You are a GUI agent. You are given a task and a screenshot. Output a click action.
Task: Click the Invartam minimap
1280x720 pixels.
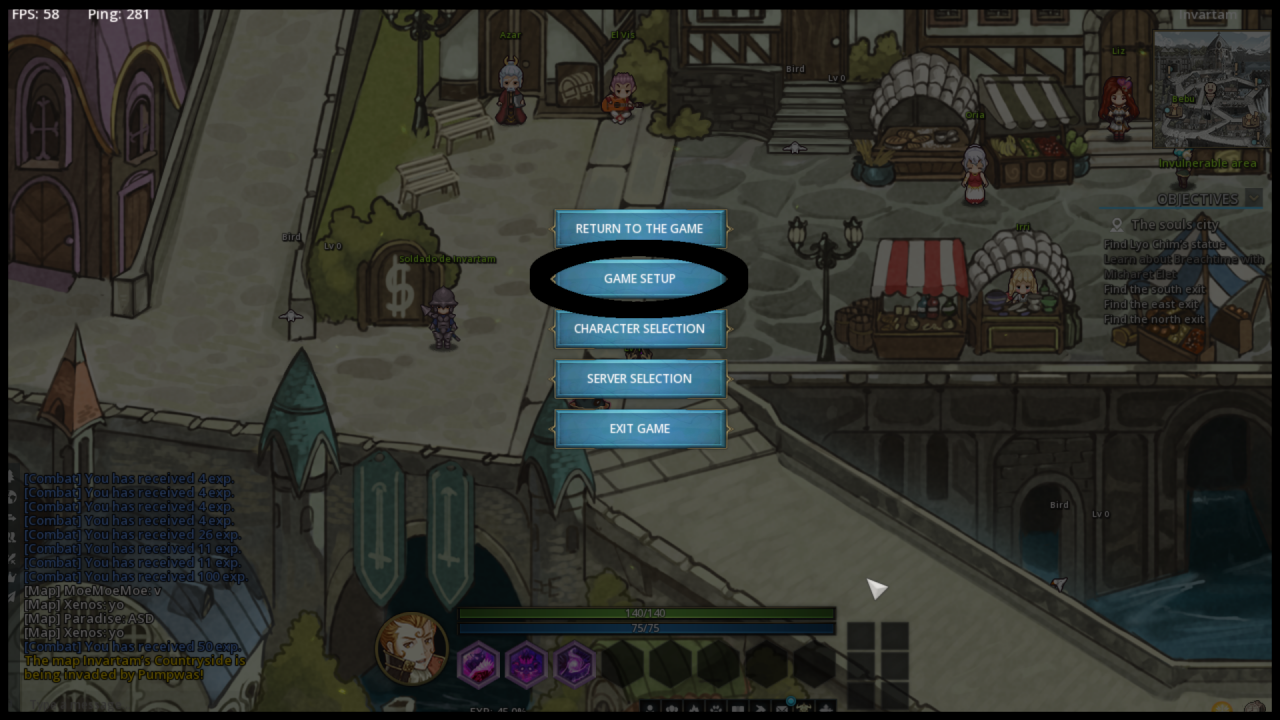click(1211, 90)
